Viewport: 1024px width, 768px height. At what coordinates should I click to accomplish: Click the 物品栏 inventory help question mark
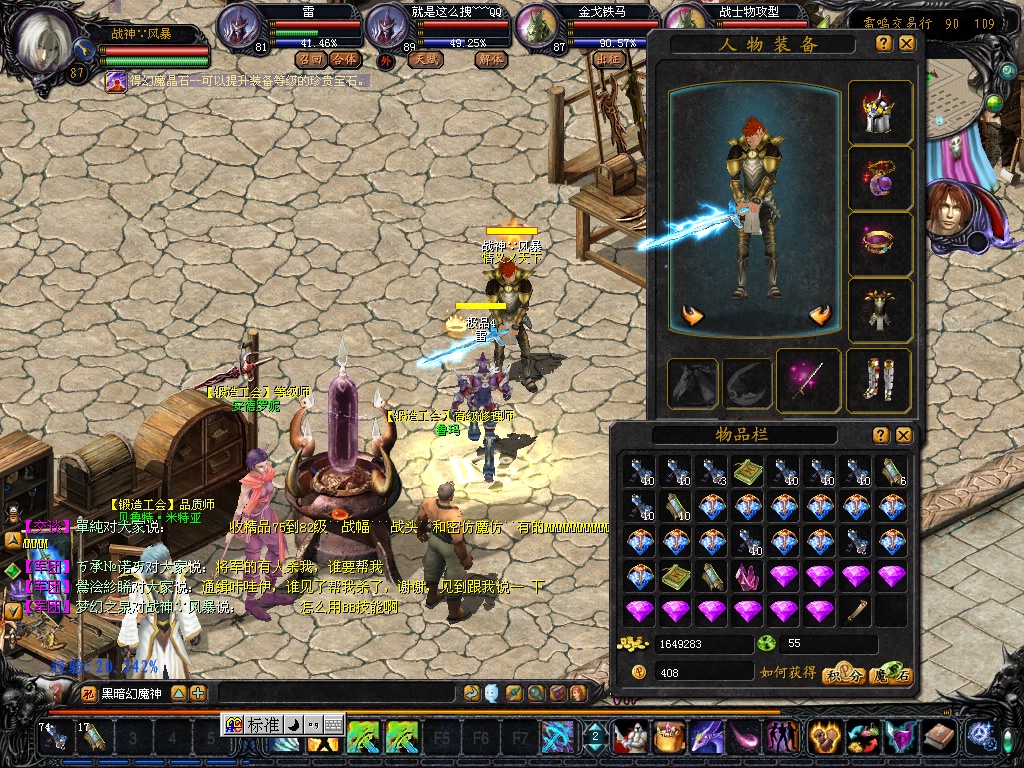[881, 435]
